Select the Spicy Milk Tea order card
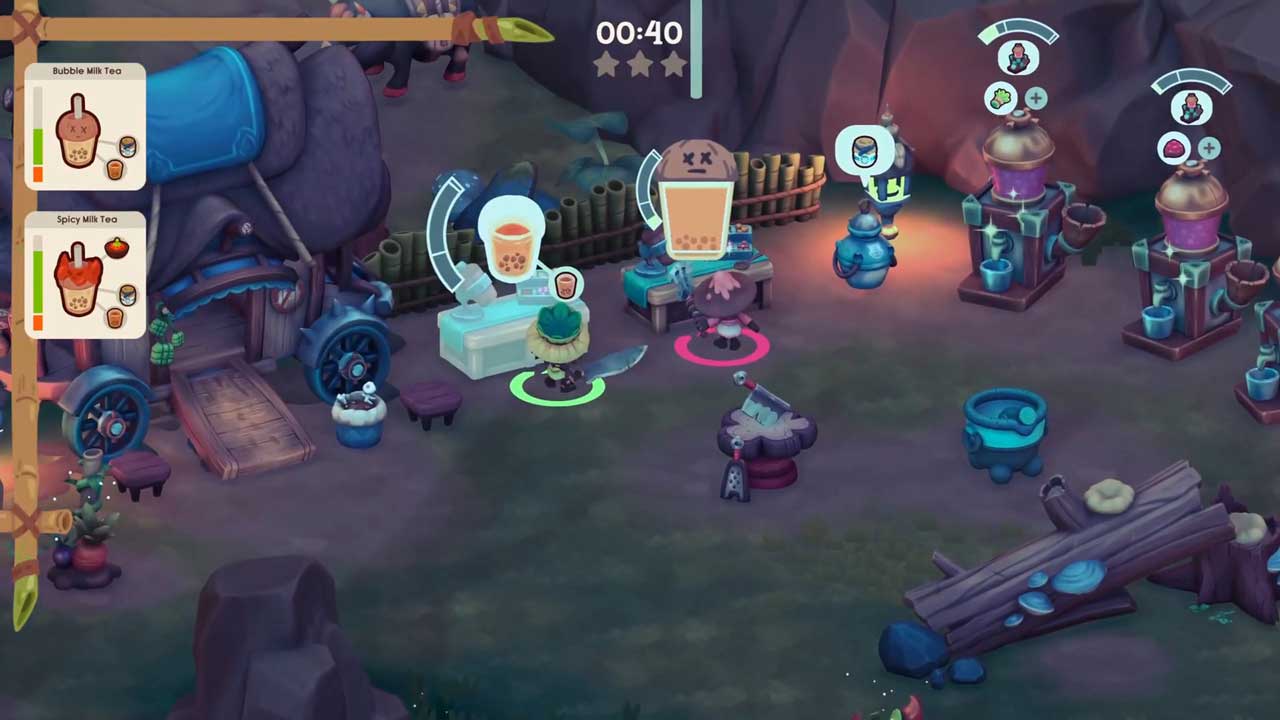Image resolution: width=1280 pixels, height=720 pixels. click(x=85, y=275)
